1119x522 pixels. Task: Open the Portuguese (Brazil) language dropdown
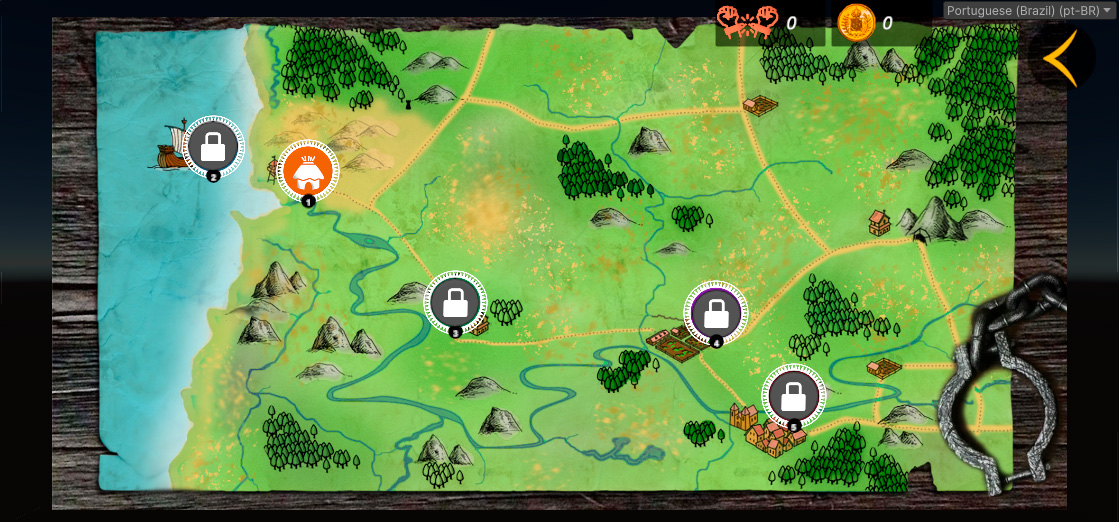click(x=1029, y=10)
